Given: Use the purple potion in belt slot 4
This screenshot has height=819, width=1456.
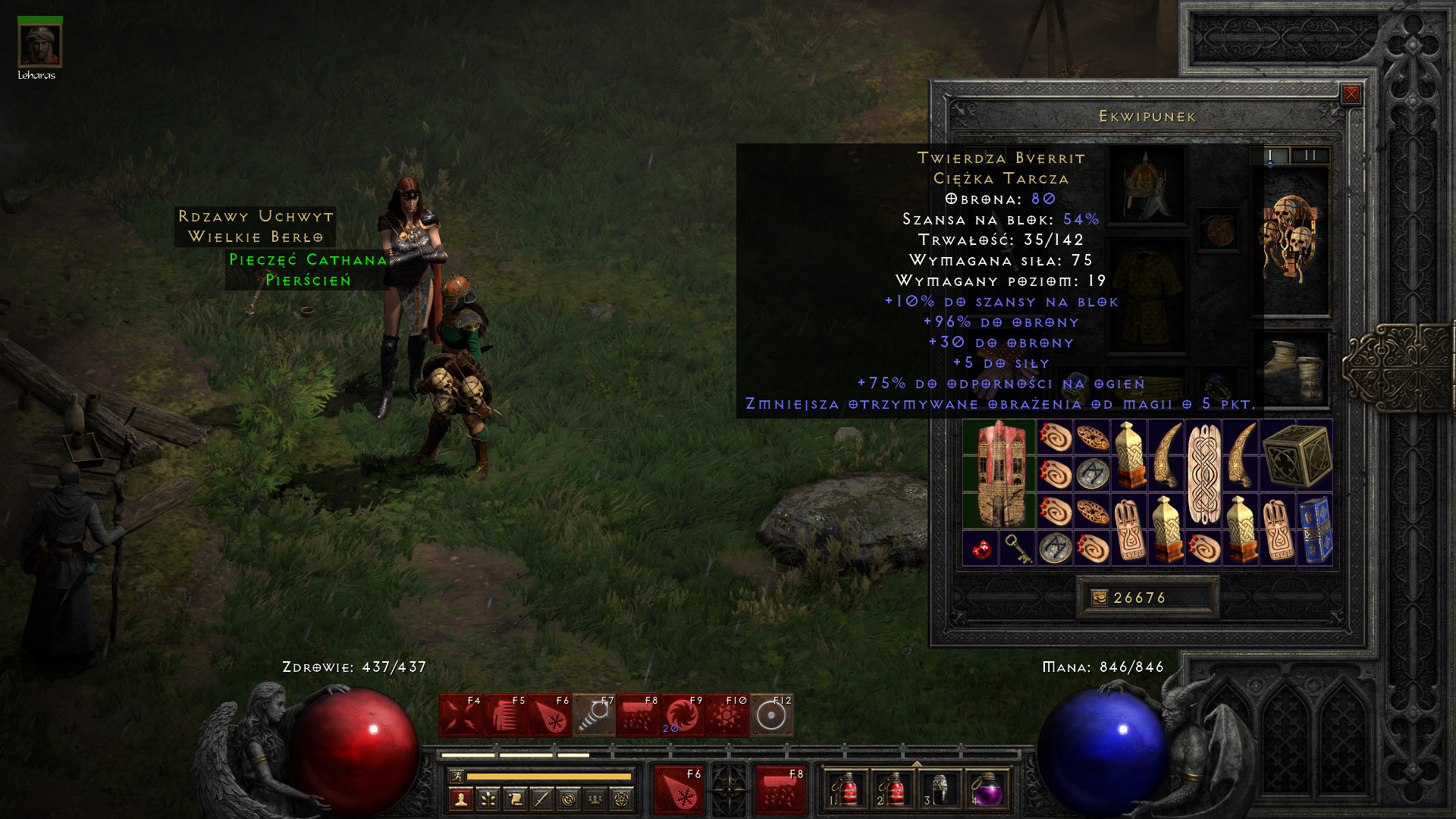Looking at the screenshot, I should tap(986, 790).
